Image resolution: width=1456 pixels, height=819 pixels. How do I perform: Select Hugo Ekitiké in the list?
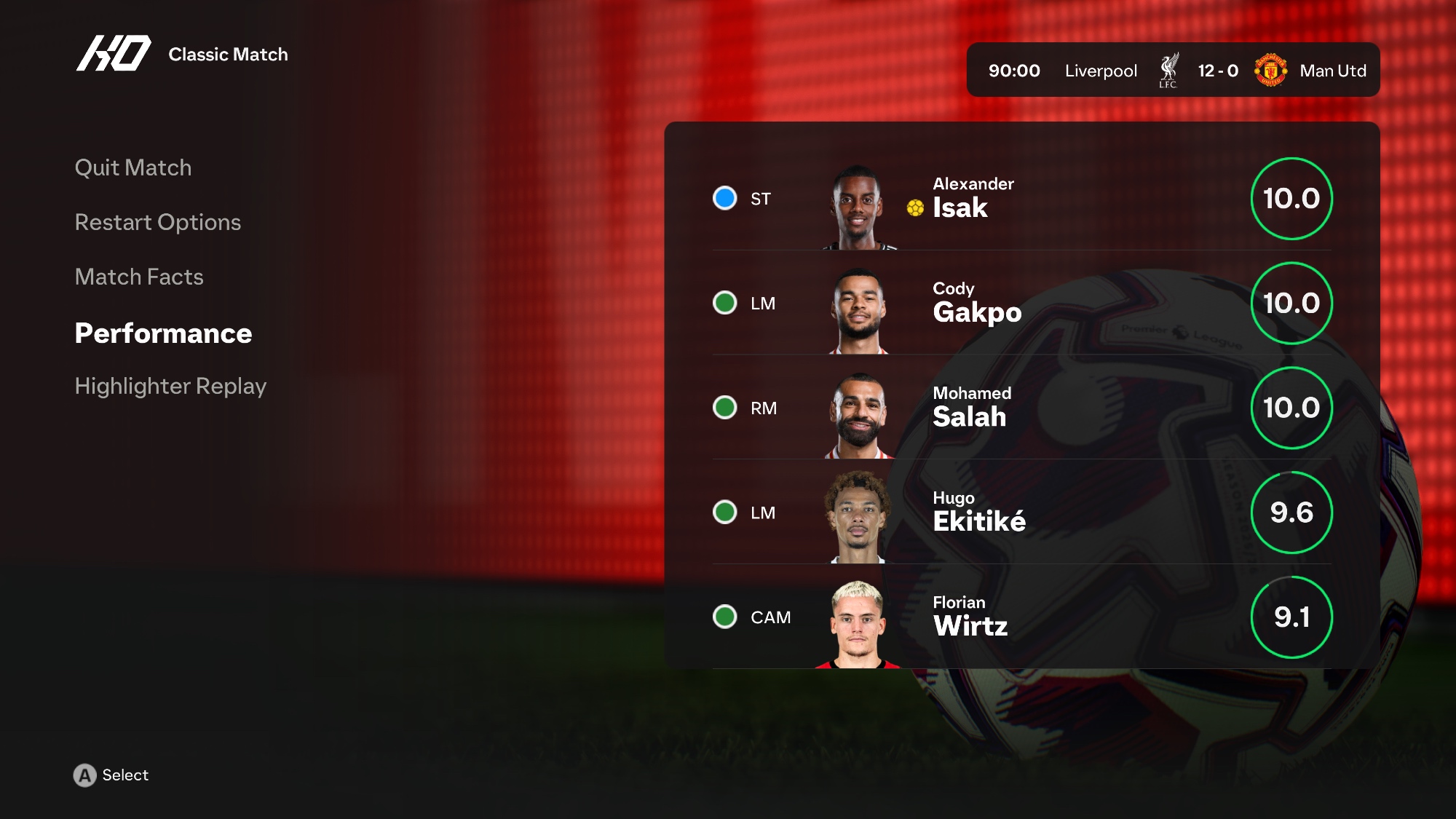coord(1021,513)
